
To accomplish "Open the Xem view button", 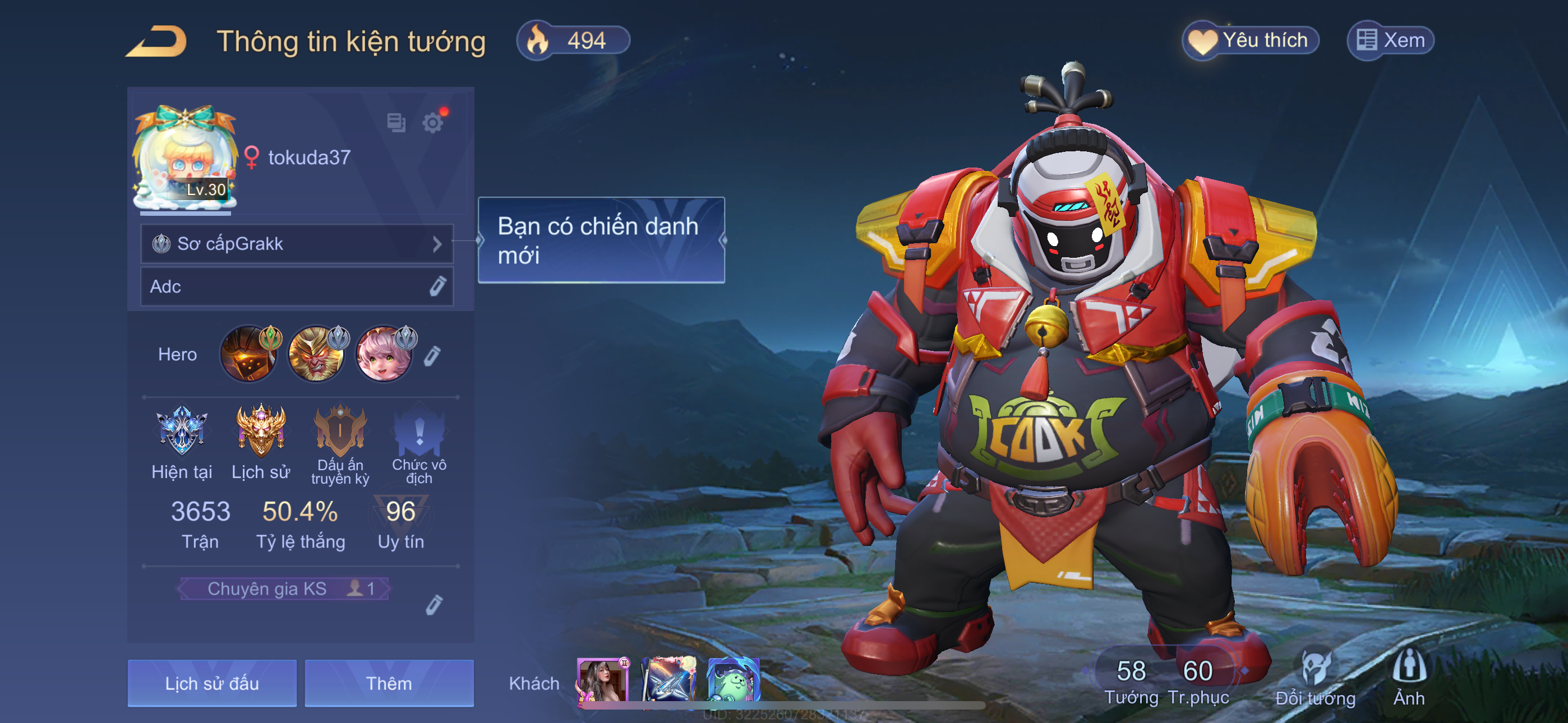I will click(x=1391, y=41).
